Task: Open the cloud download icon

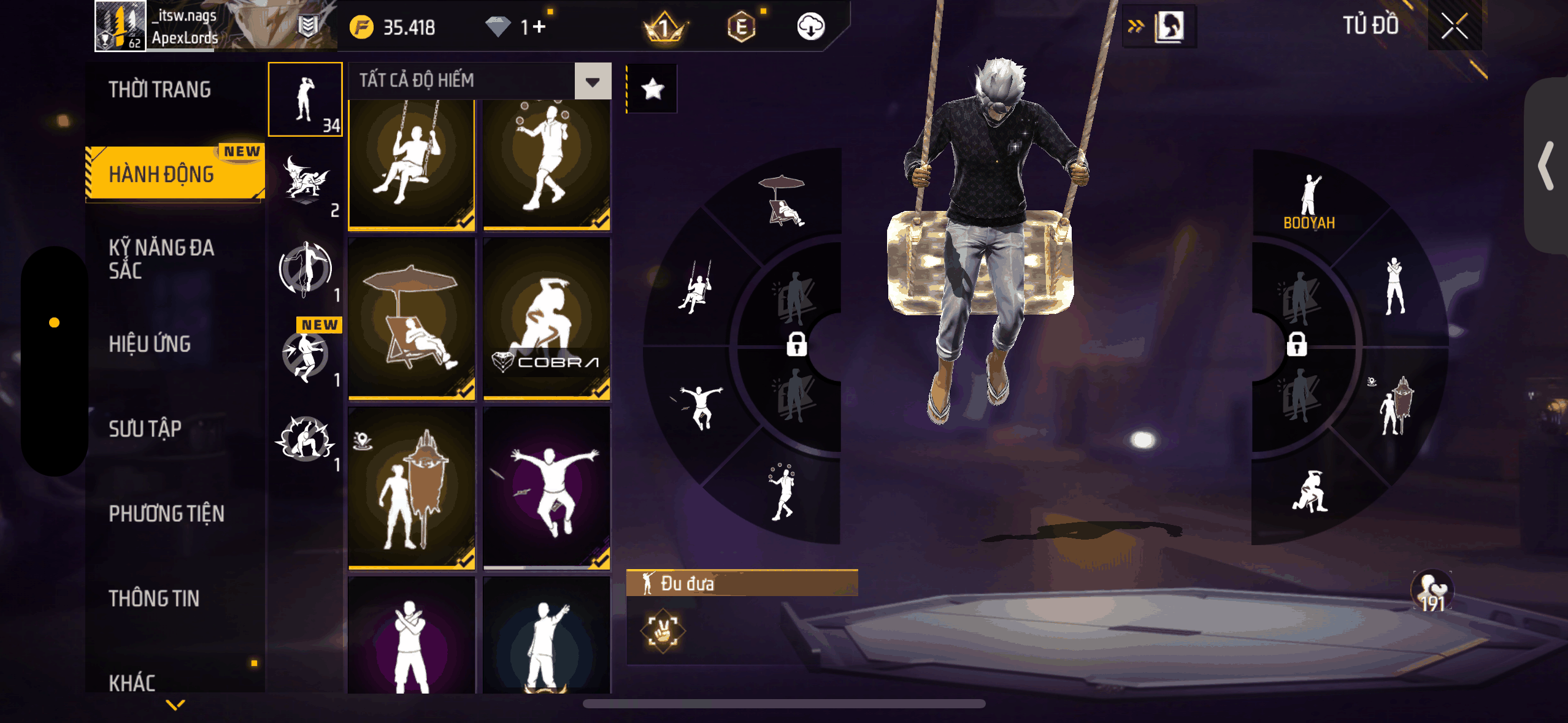Action: click(810, 27)
